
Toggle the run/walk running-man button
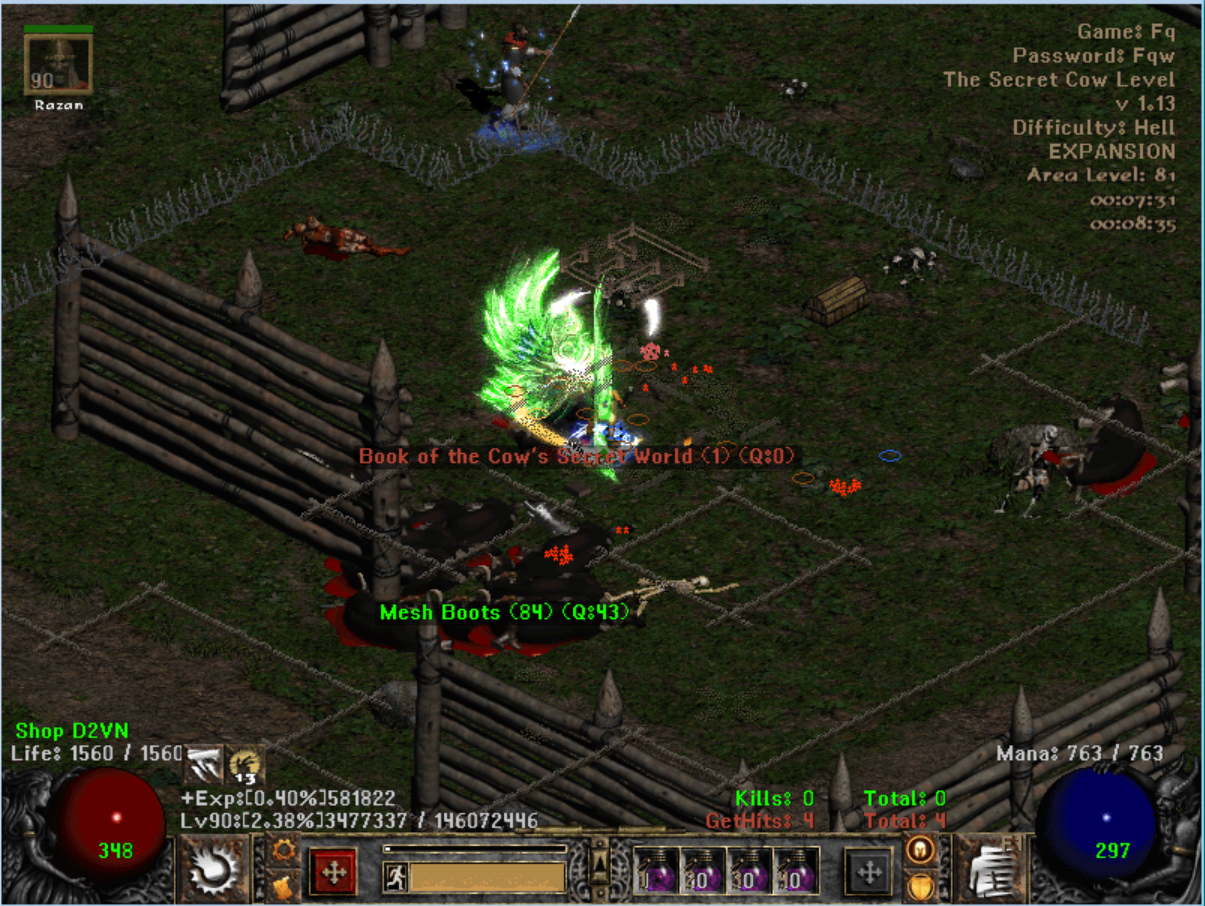coord(395,877)
